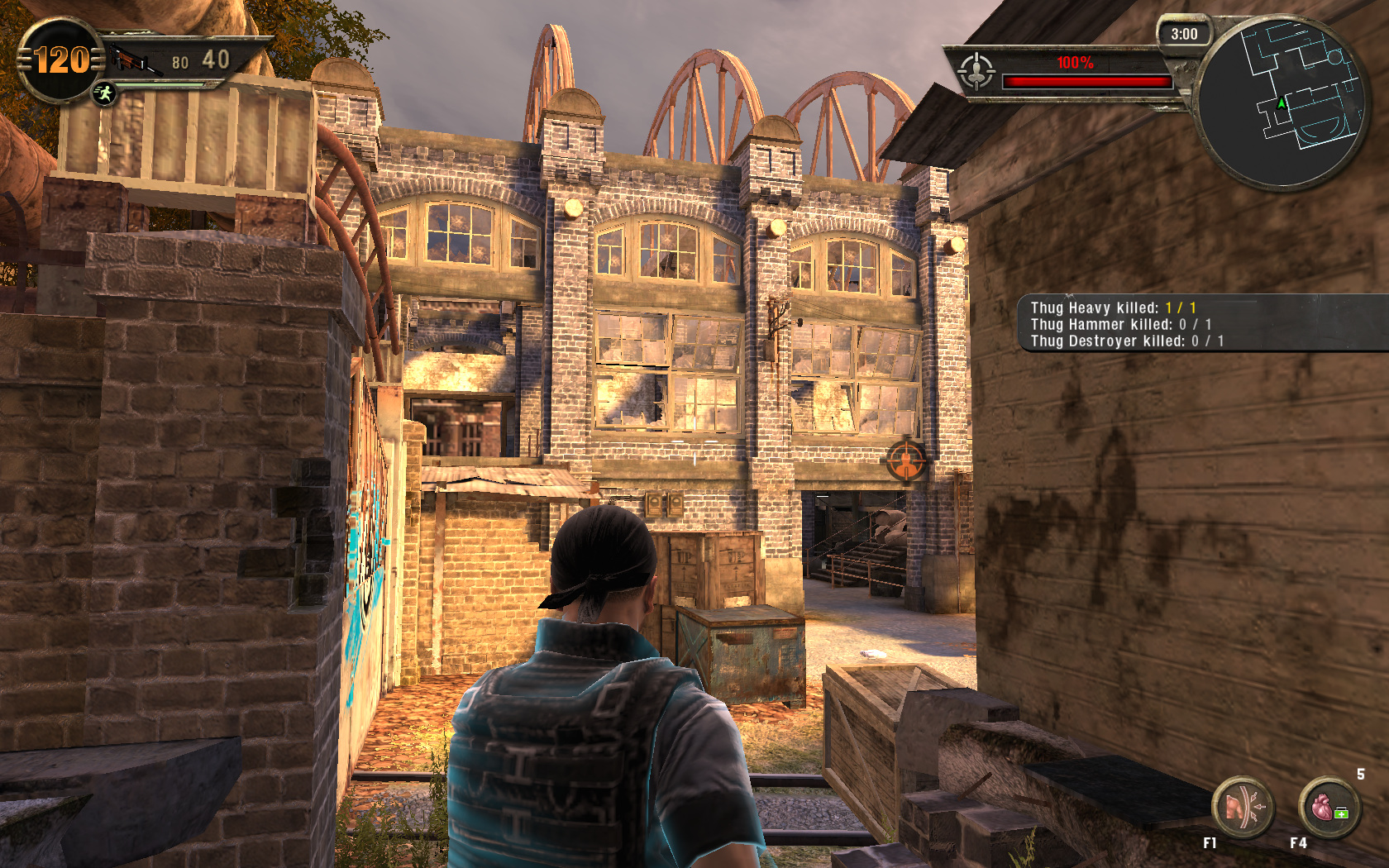
Task: Select the Thug Destroyer killed objective
Action: (1126, 341)
